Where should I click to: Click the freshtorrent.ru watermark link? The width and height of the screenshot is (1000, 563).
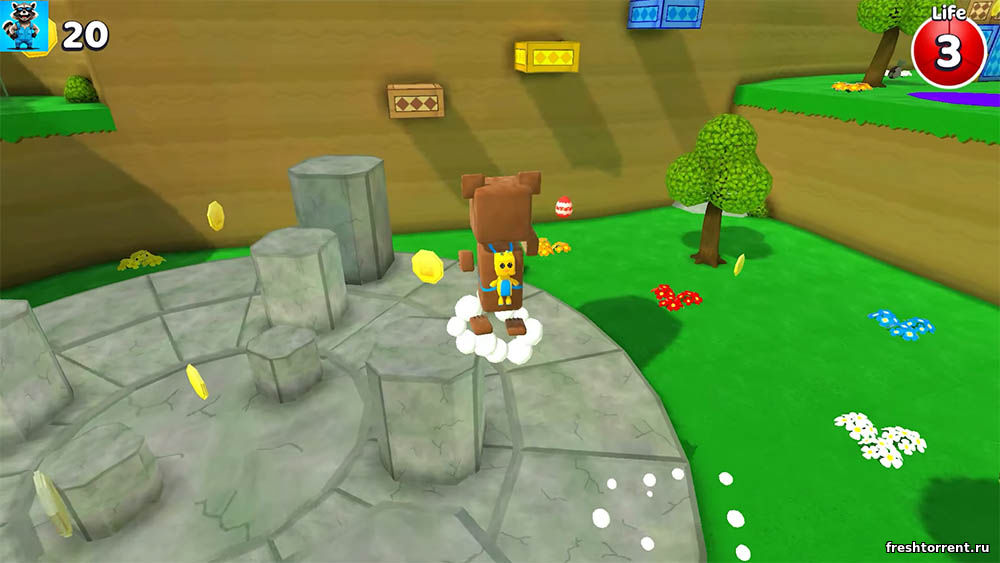pos(937,547)
